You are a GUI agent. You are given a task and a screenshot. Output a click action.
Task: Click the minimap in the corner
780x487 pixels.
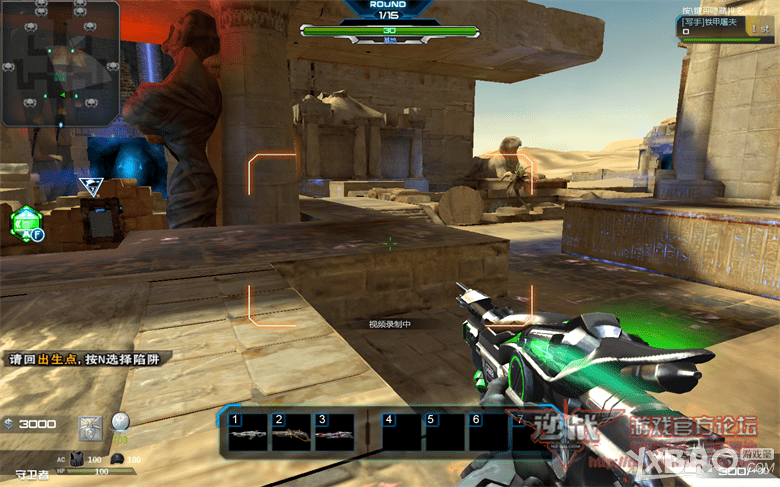click(x=60, y=62)
